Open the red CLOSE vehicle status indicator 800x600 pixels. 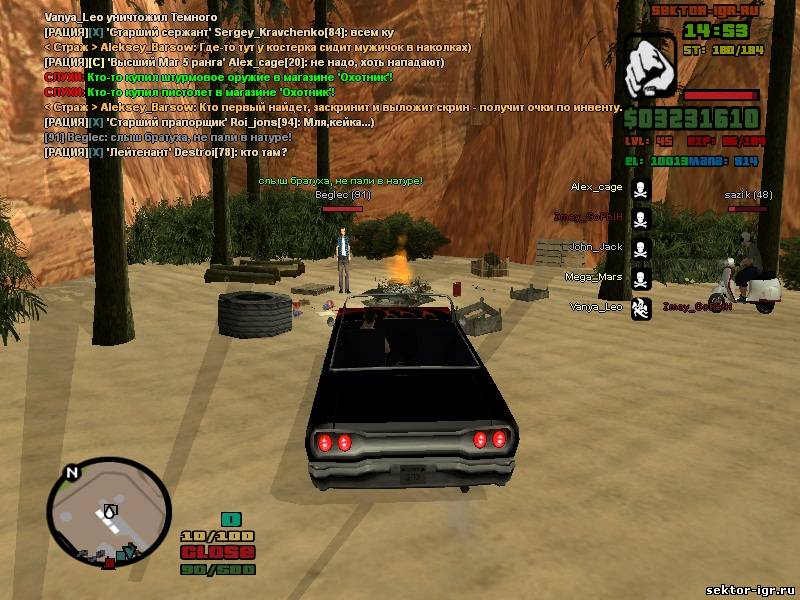point(218,553)
